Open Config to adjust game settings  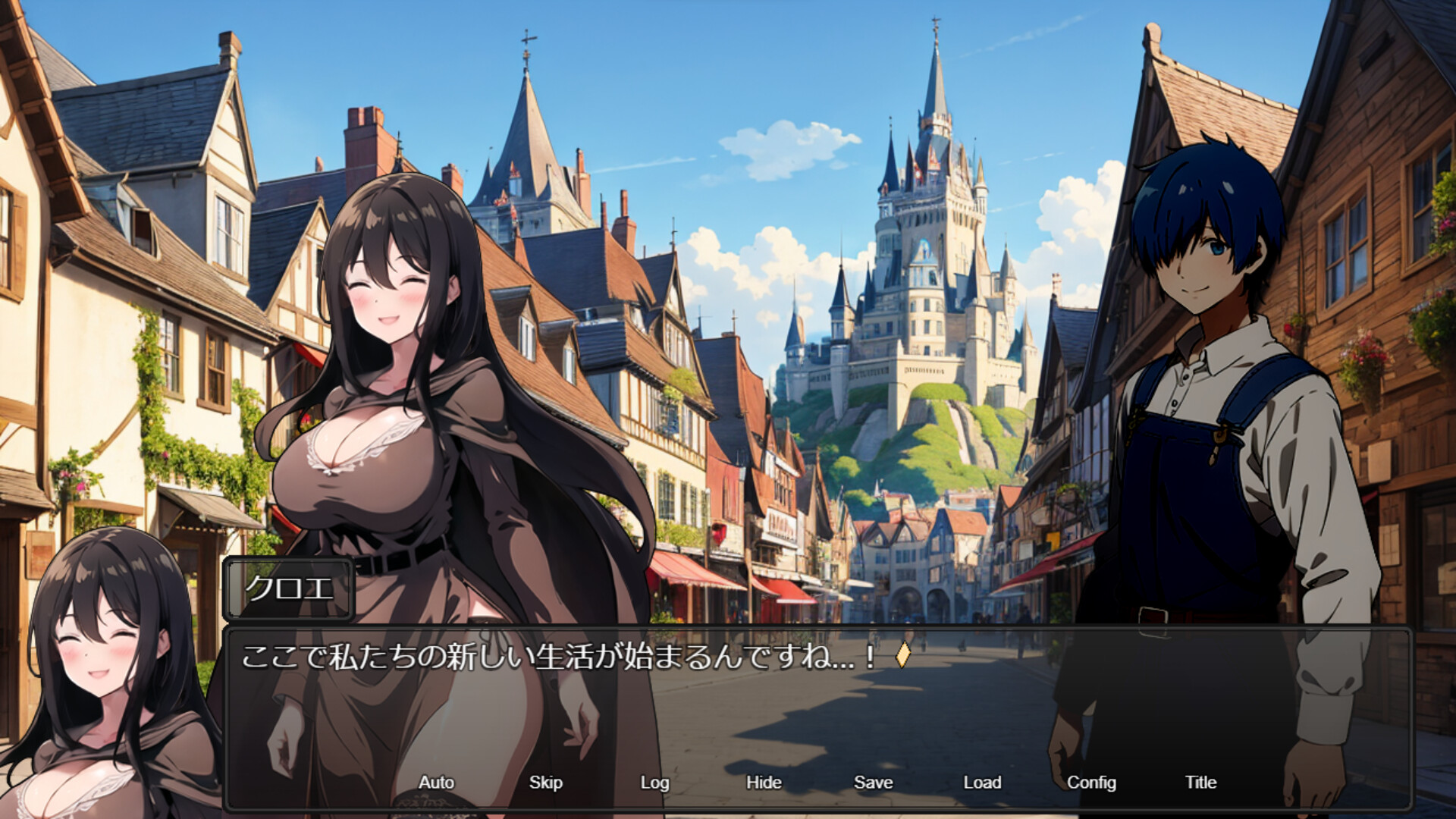click(x=1093, y=782)
